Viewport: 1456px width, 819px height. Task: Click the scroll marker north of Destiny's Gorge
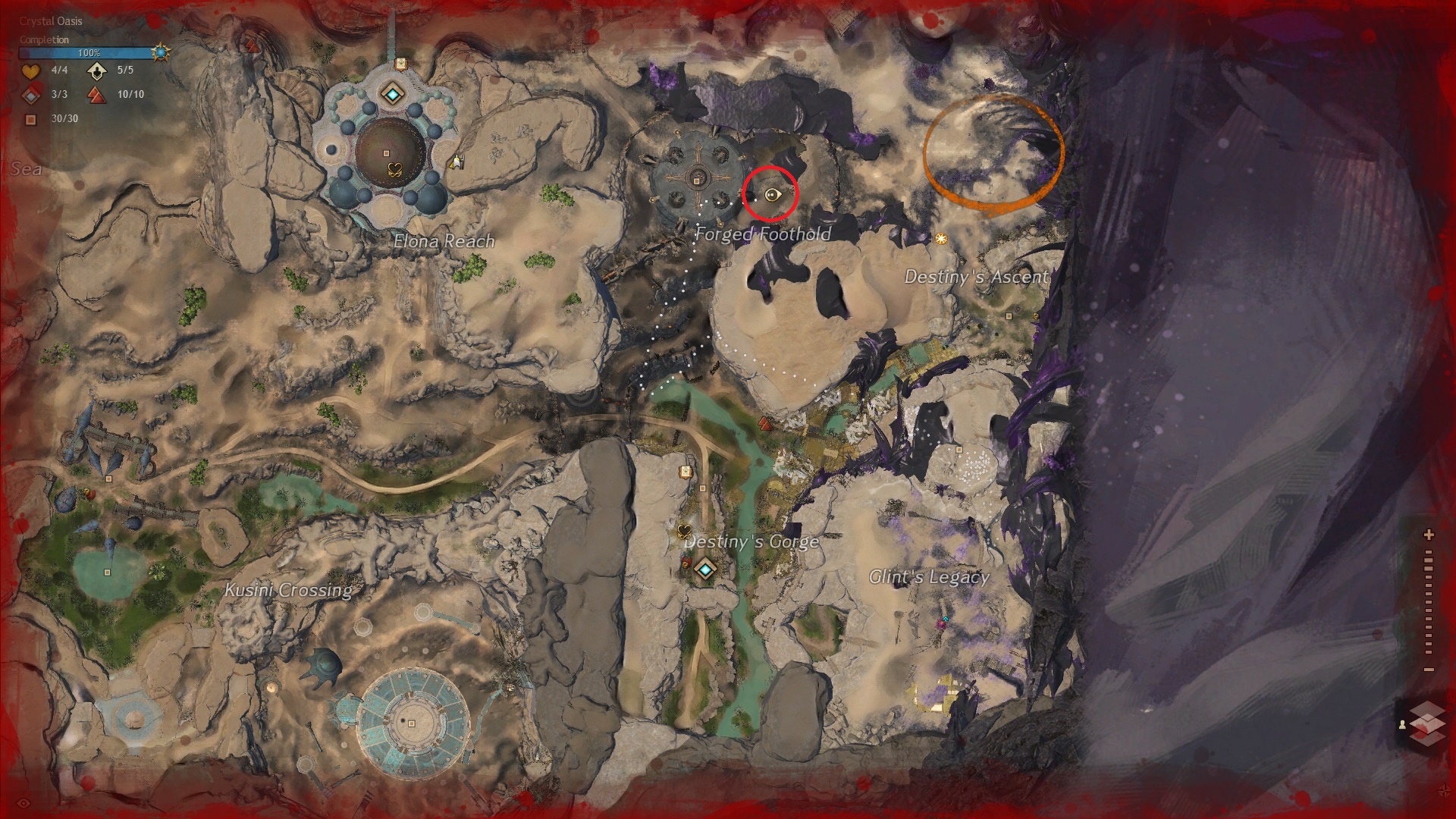686,471
